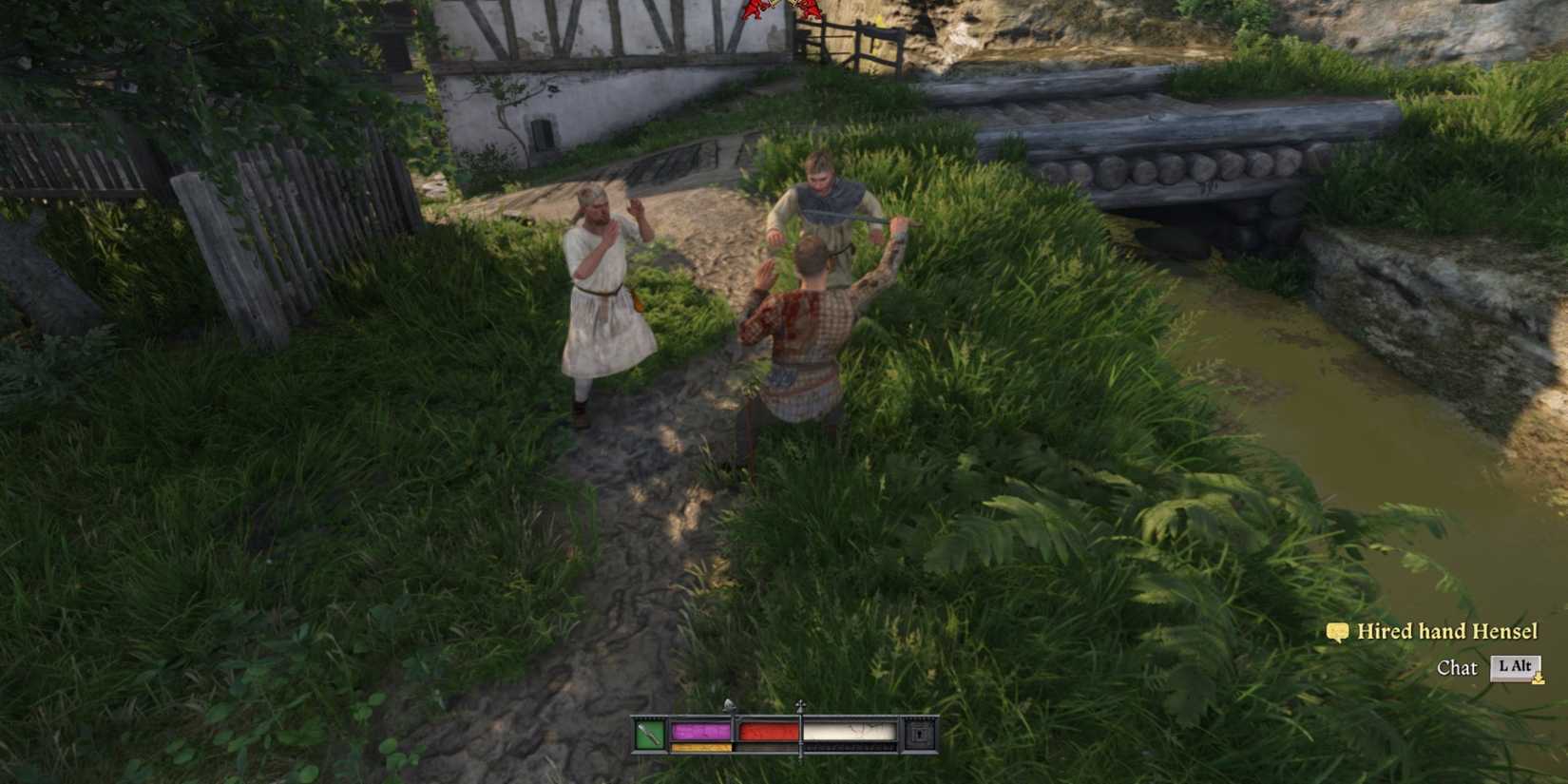
Task: Click the Hired hand Hensel dialogue link
Action: pyautogui.click(x=1449, y=631)
